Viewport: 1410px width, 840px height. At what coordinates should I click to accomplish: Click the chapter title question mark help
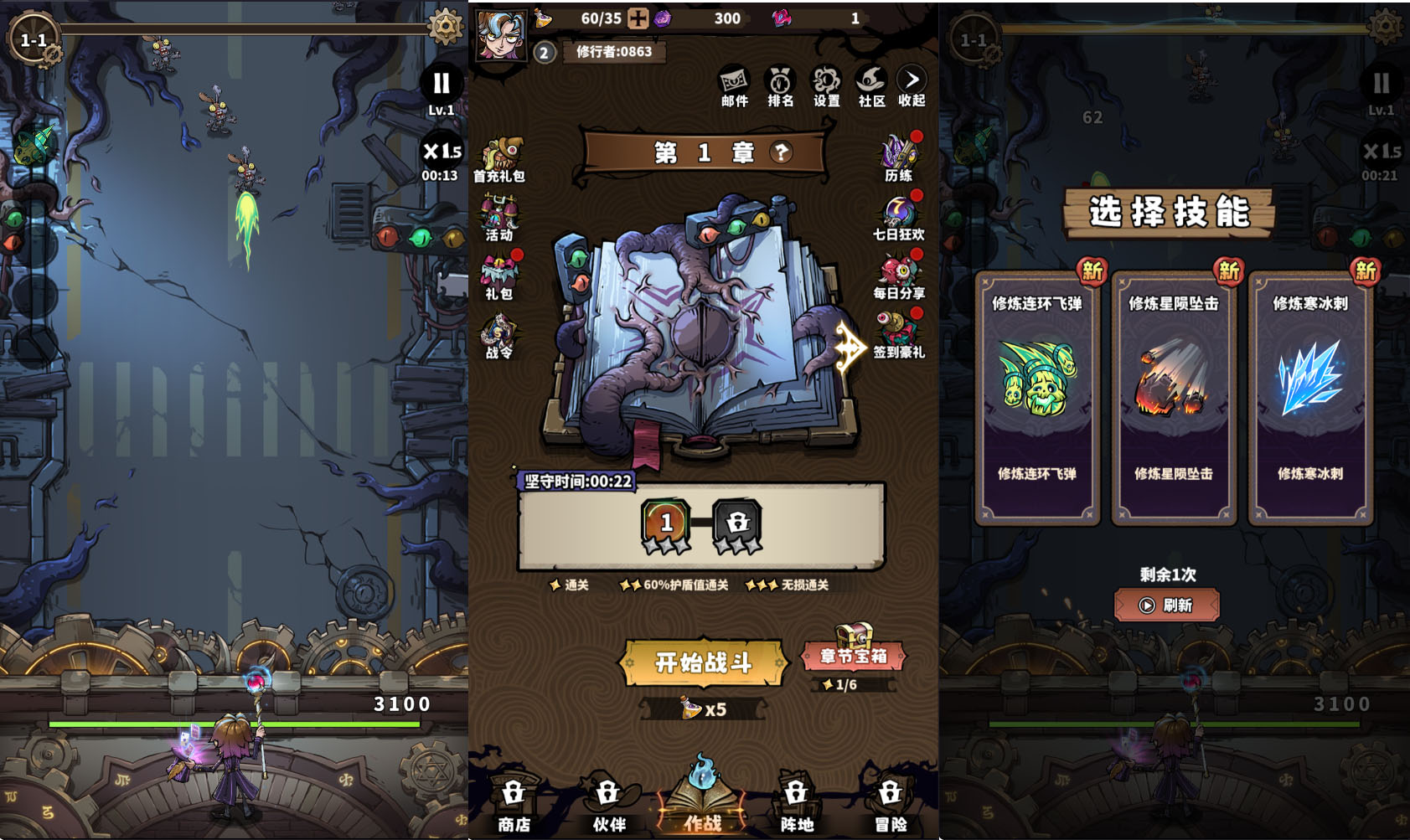coord(781,152)
